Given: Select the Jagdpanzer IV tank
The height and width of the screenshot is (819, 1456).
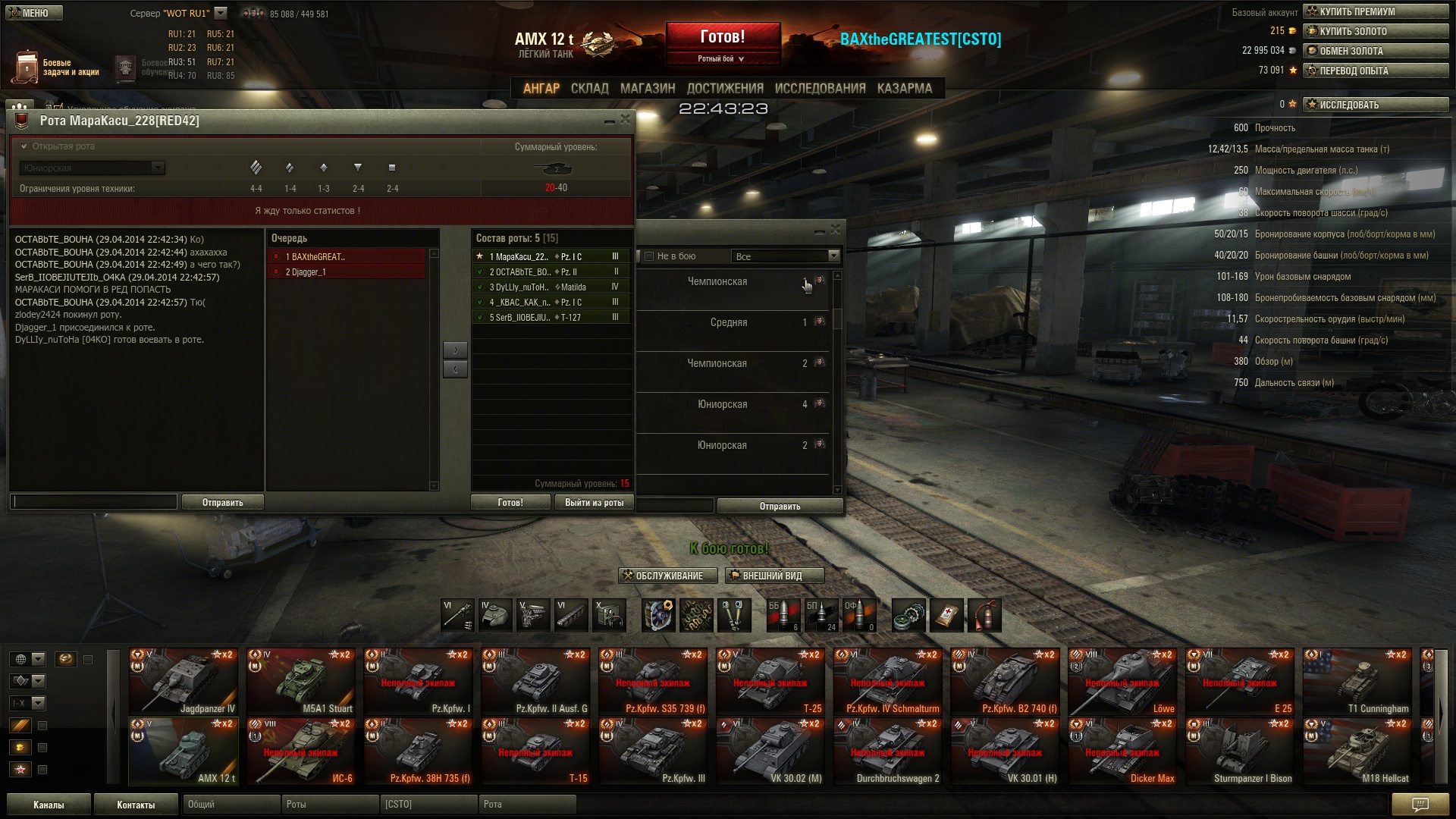Looking at the screenshot, I should (183, 681).
